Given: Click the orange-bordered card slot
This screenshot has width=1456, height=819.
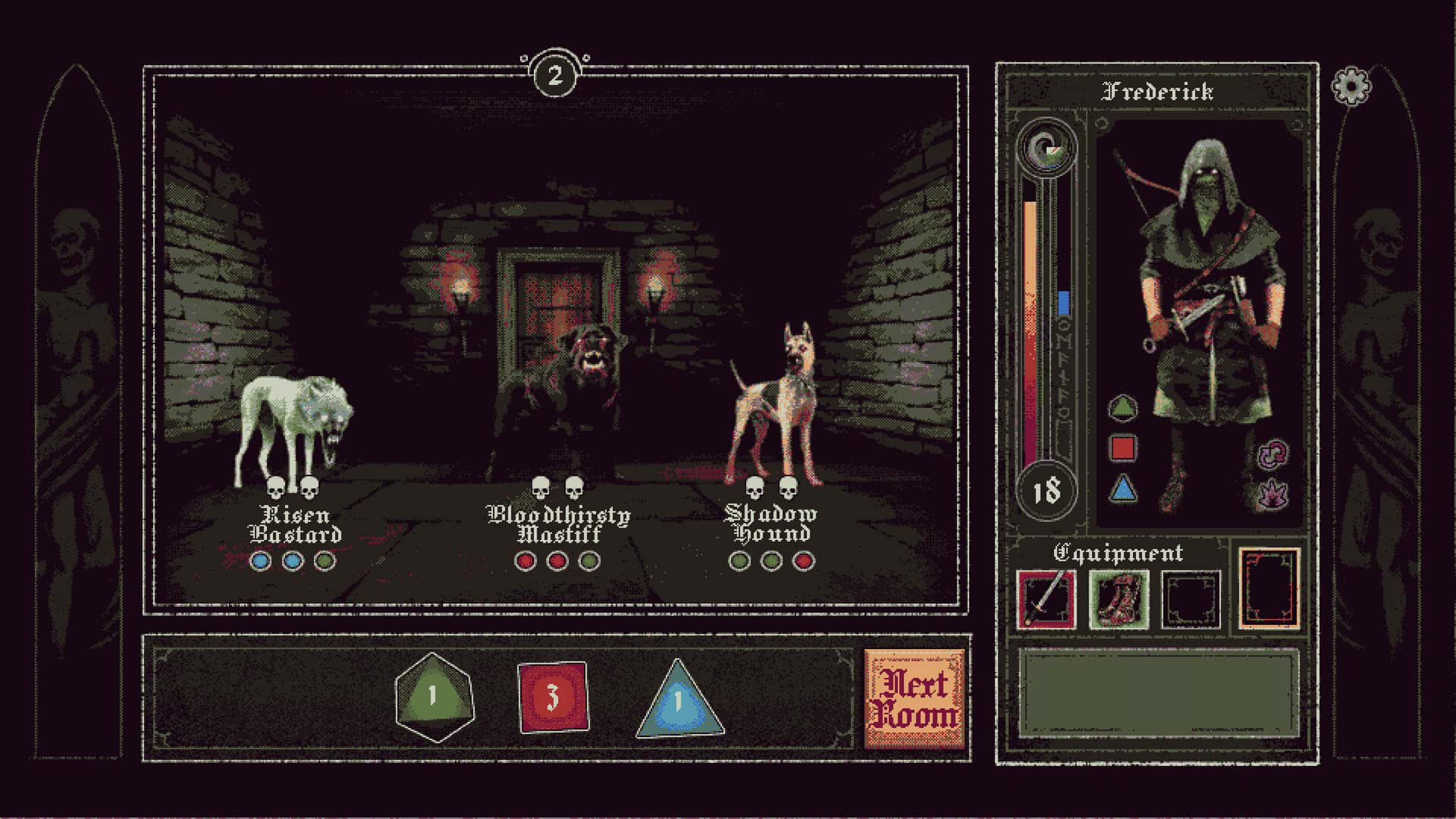Looking at the screenshot, I should click(x=1269, y=589).
